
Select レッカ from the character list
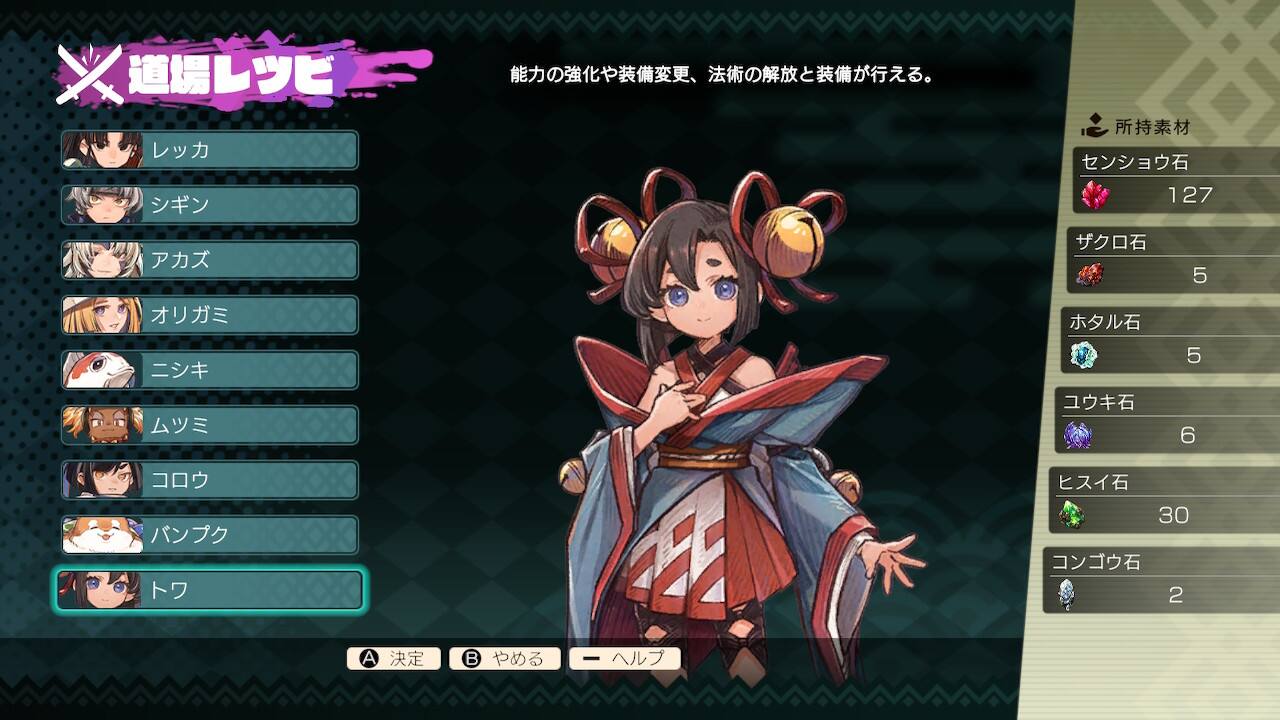tap(210, 150)
